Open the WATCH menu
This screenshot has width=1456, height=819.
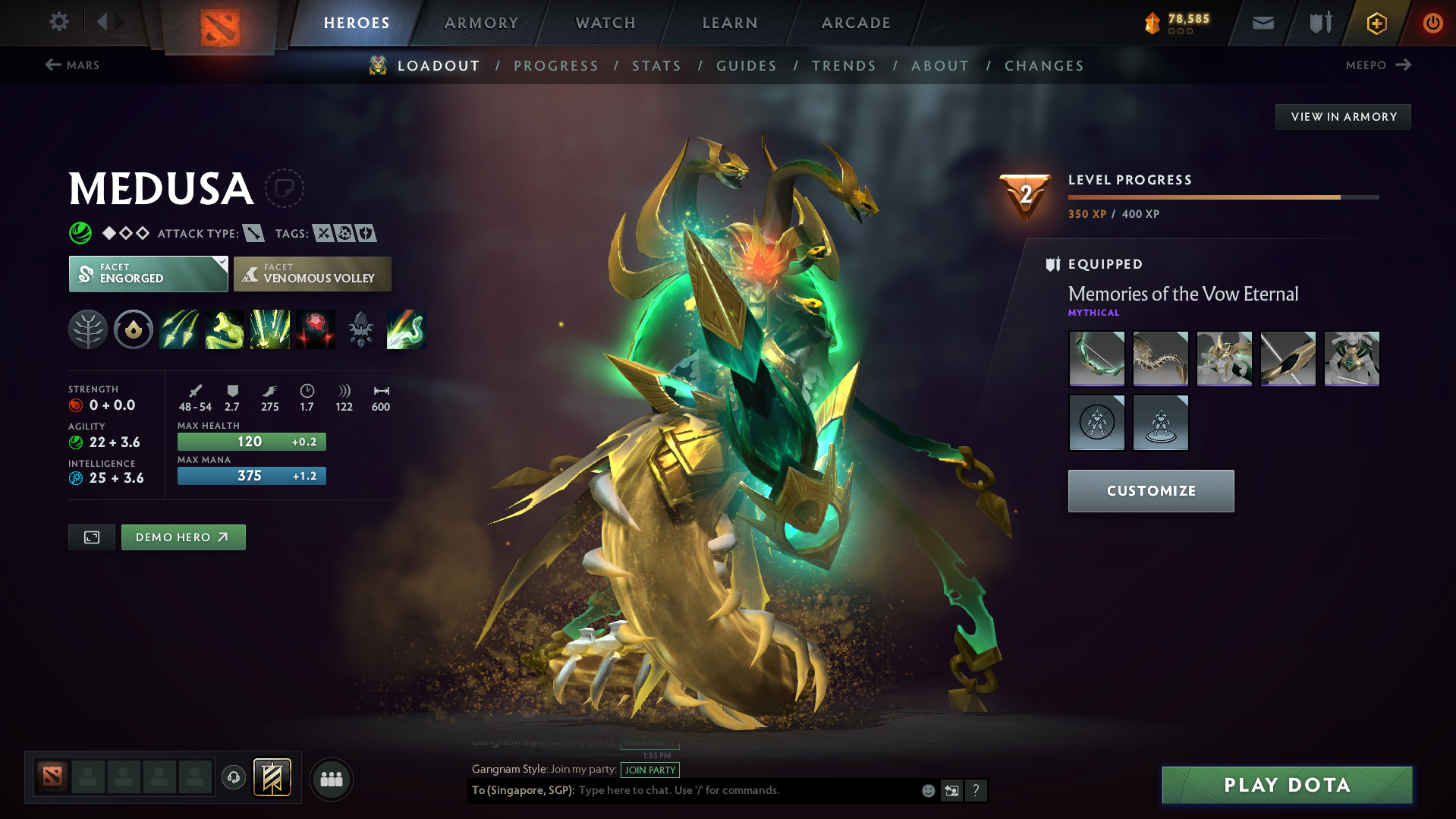pos(603,23)
